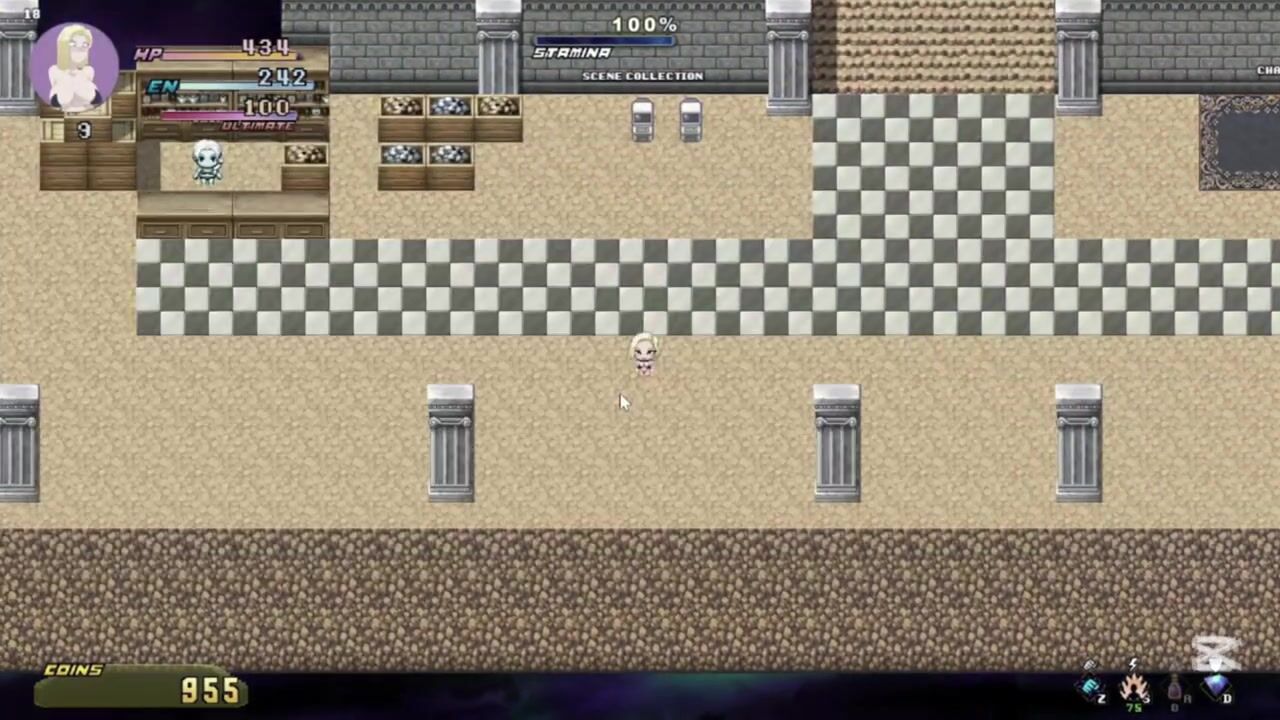Image resolution: width=1280 pixels, height=720 pixels.
Task: Activate the cyan E skill icon
Action: (x=1090, y=687)
